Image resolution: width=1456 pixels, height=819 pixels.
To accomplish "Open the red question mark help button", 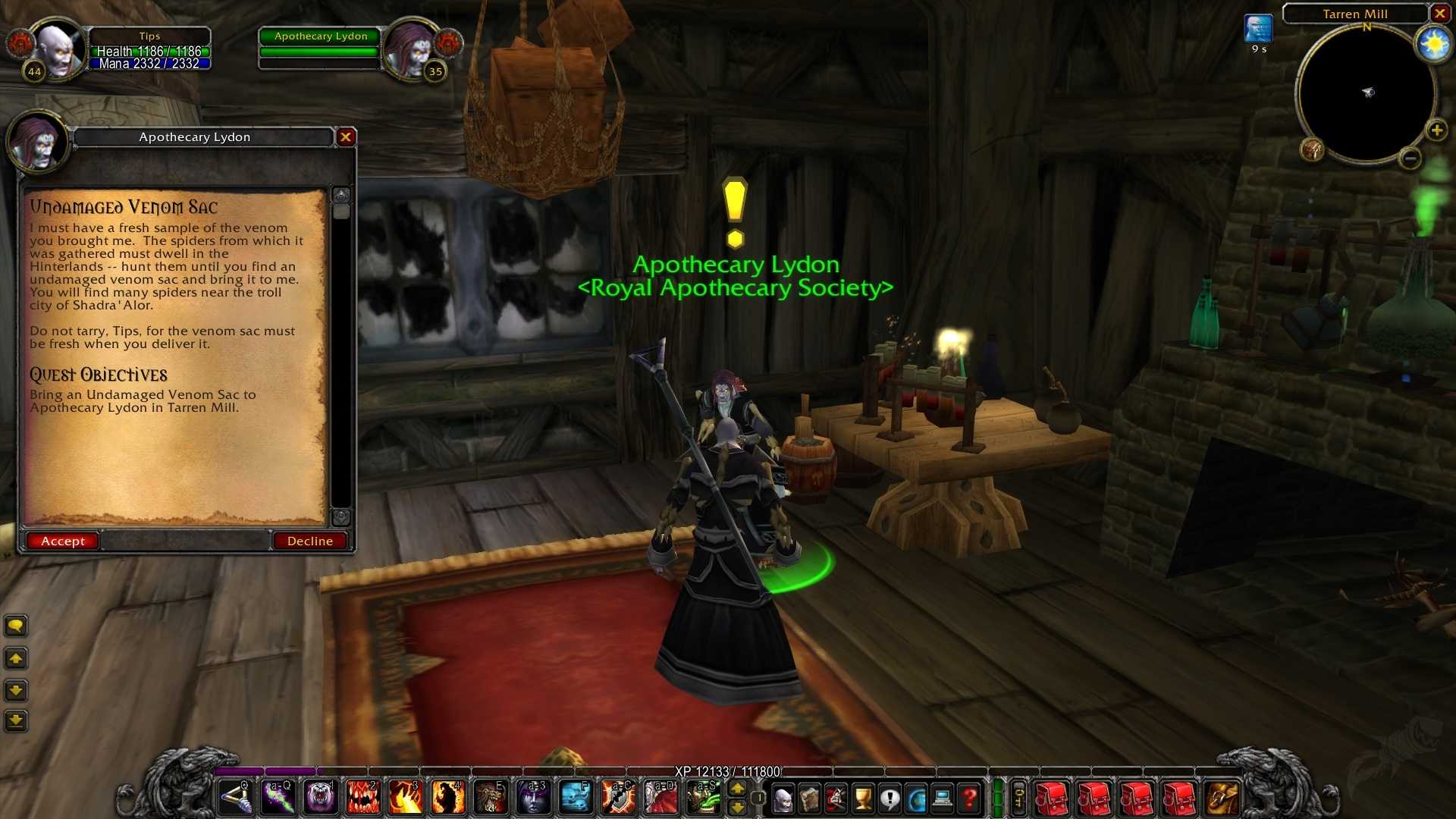I will coord(969,799).
